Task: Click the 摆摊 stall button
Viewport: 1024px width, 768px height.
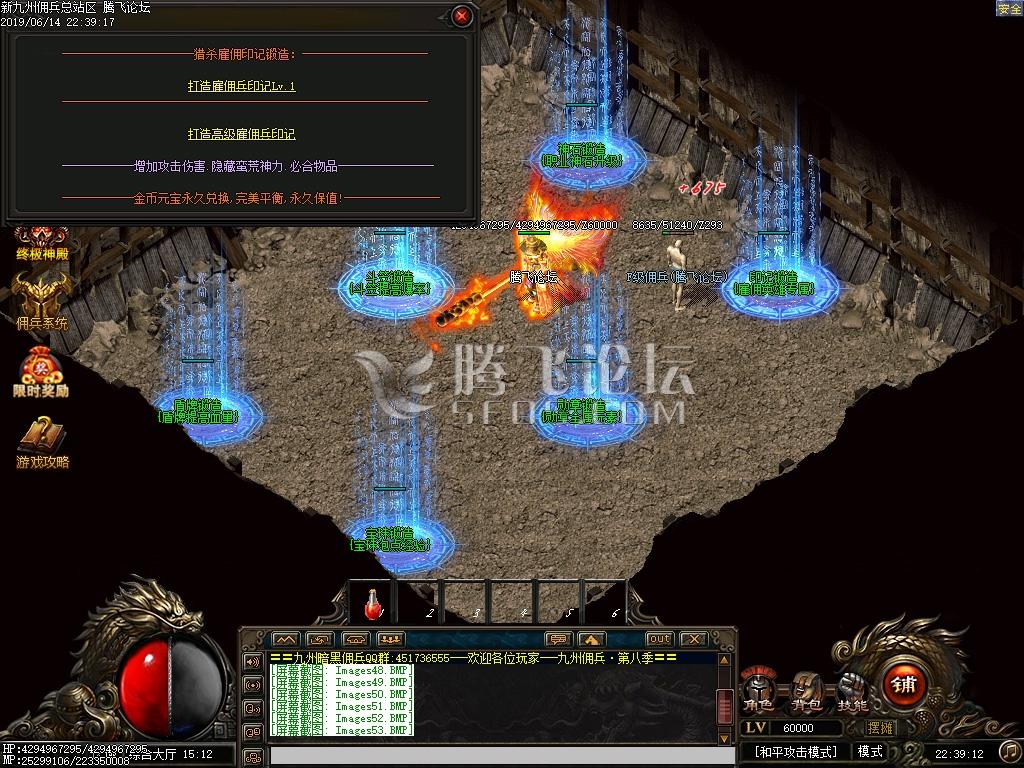Action: (881, 728)
